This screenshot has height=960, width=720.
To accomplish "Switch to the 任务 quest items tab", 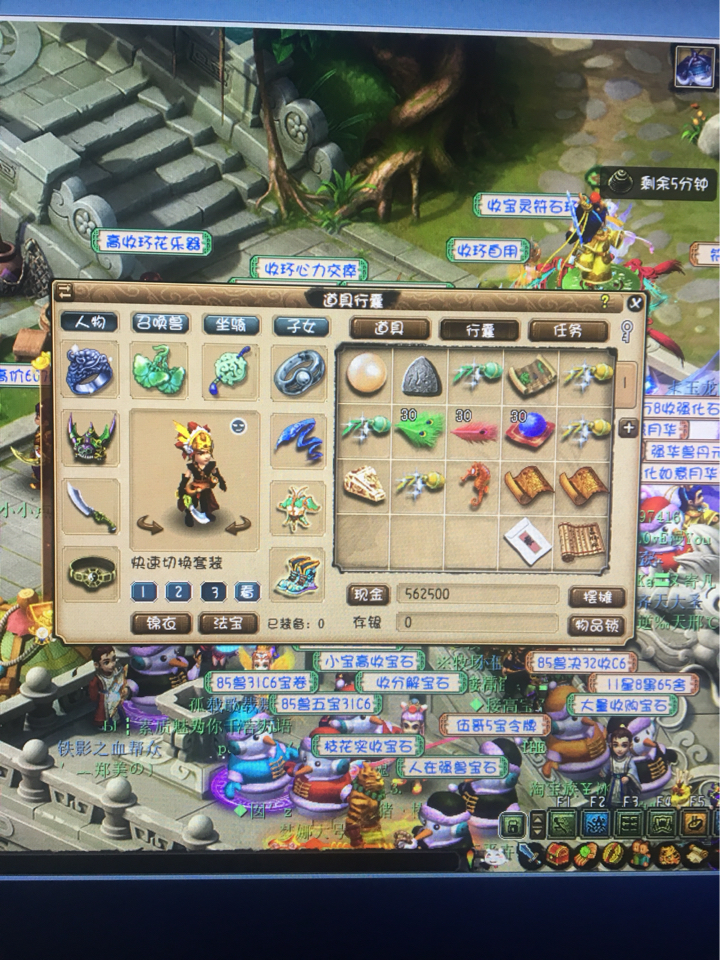I will 568,331.
